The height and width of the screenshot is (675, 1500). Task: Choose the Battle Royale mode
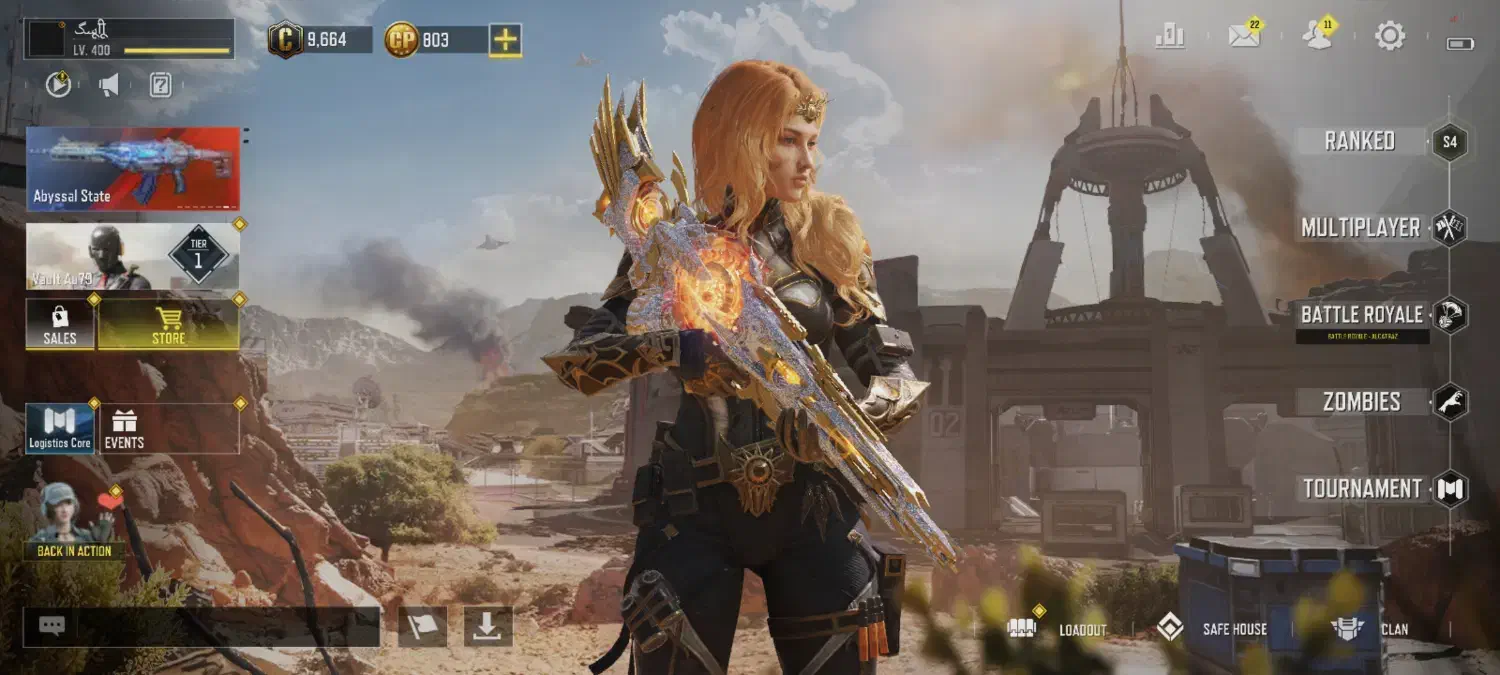tap(1362, 315)
